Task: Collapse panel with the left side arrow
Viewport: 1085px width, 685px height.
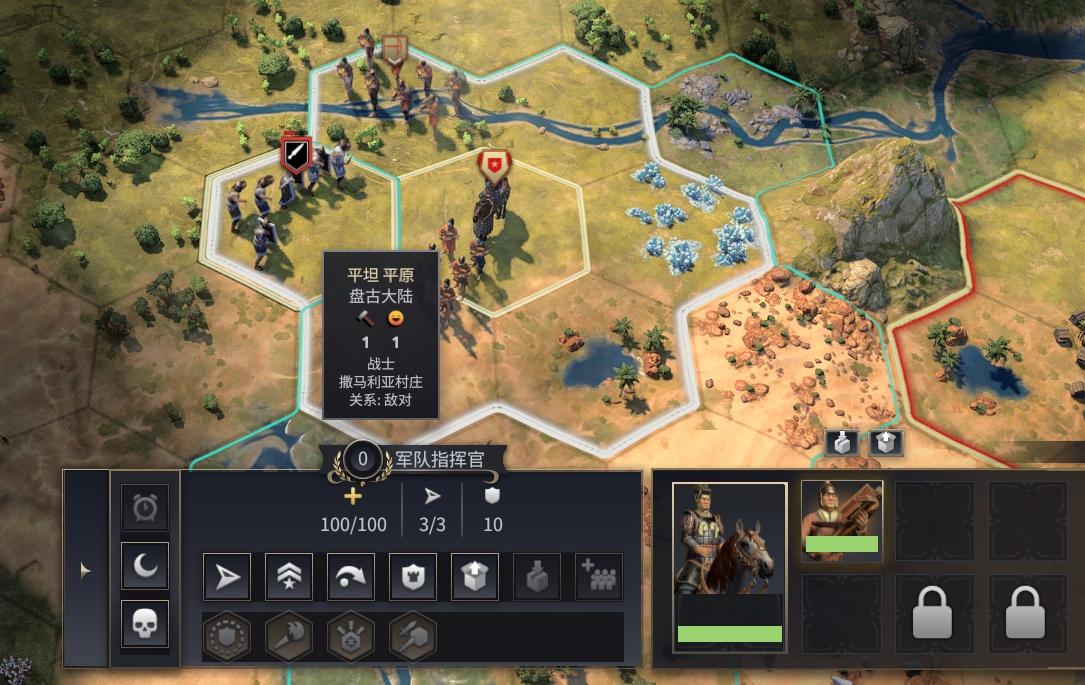Action: pyautogui.click(x=85, y=570)
